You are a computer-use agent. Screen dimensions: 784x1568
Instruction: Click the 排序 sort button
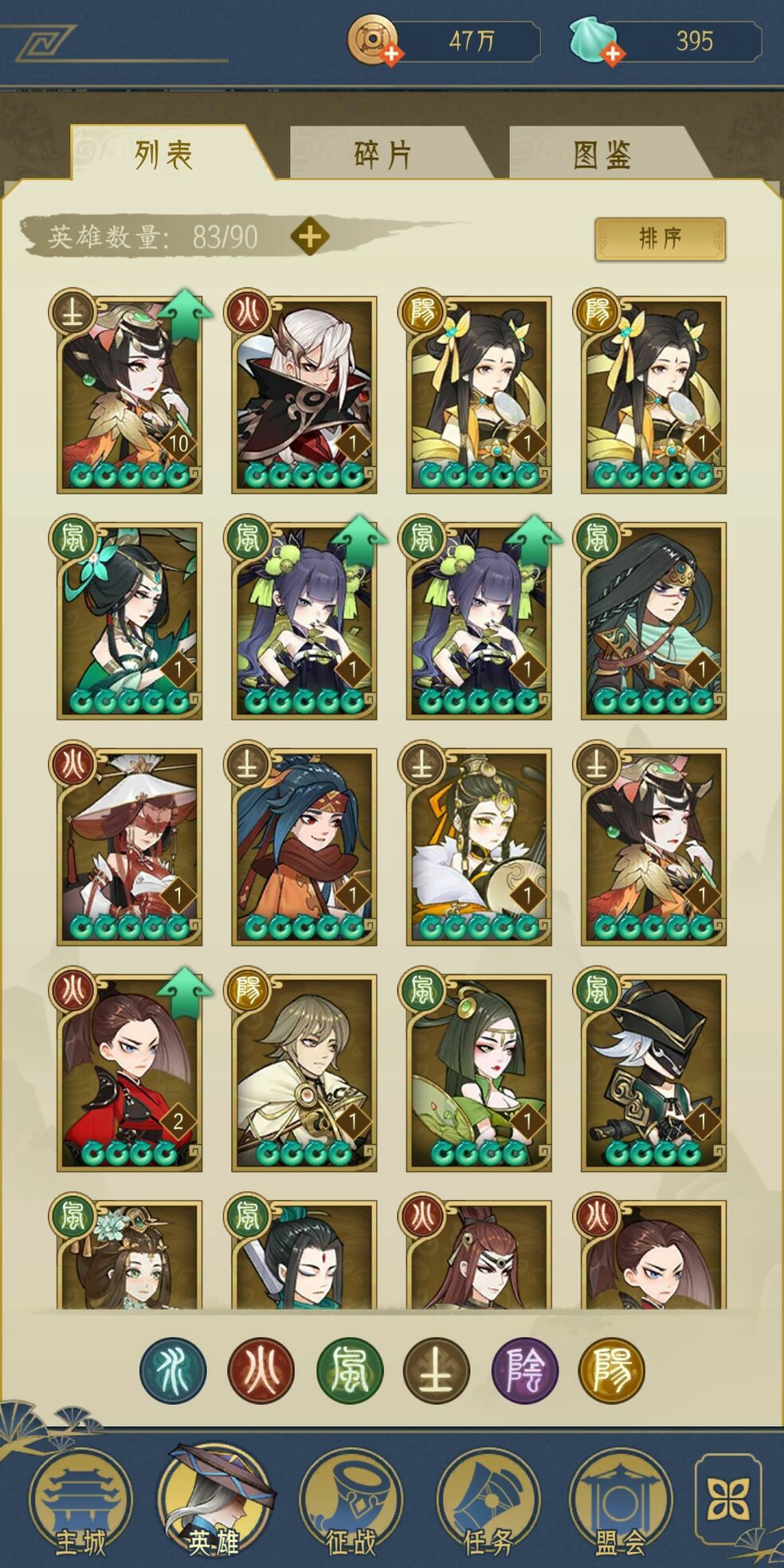[660, 238]
